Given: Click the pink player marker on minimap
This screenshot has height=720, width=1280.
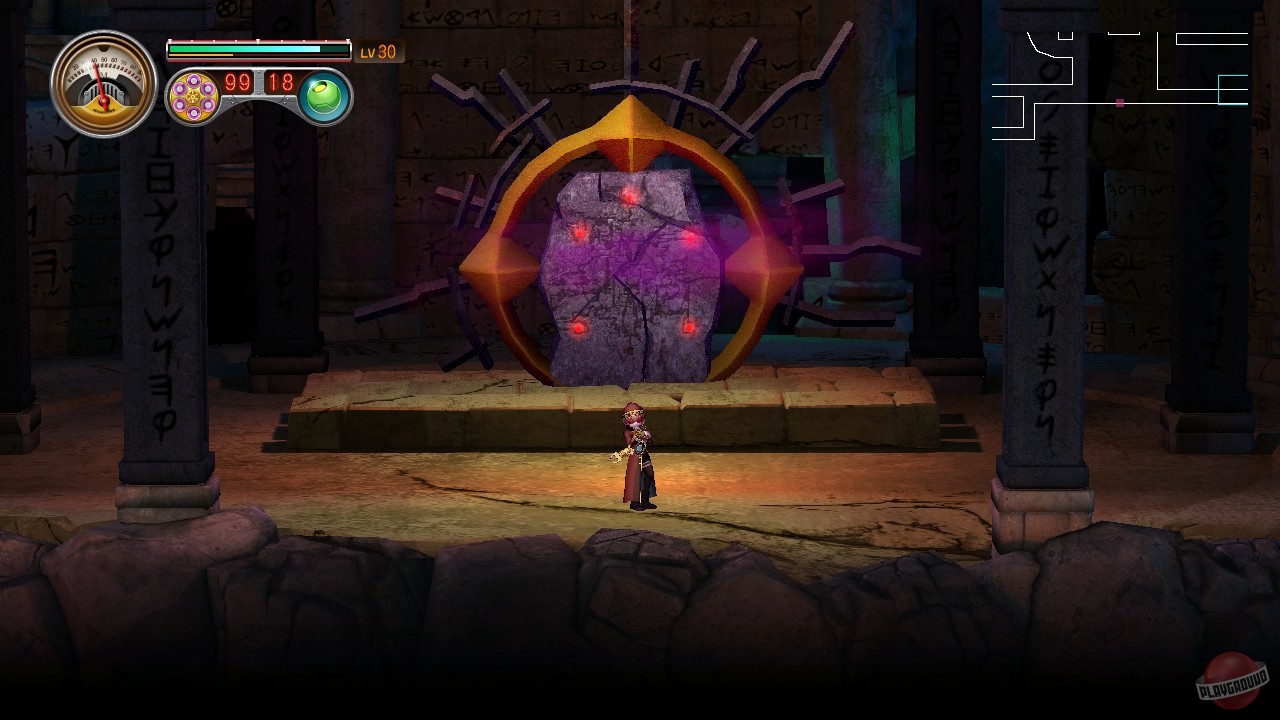Looking at the screenshot, I should 1119,103.
